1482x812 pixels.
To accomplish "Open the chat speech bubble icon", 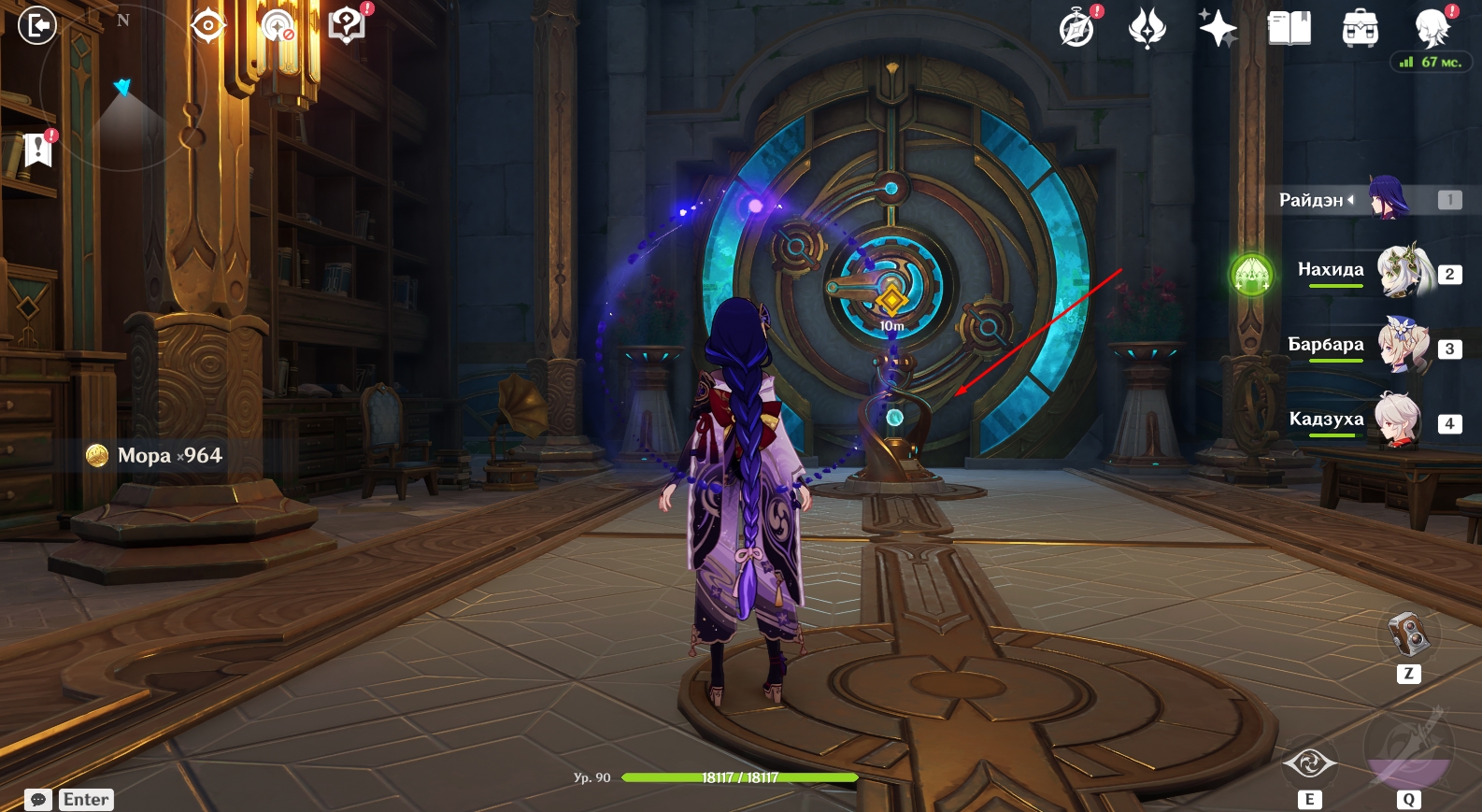I will [38, 800].
